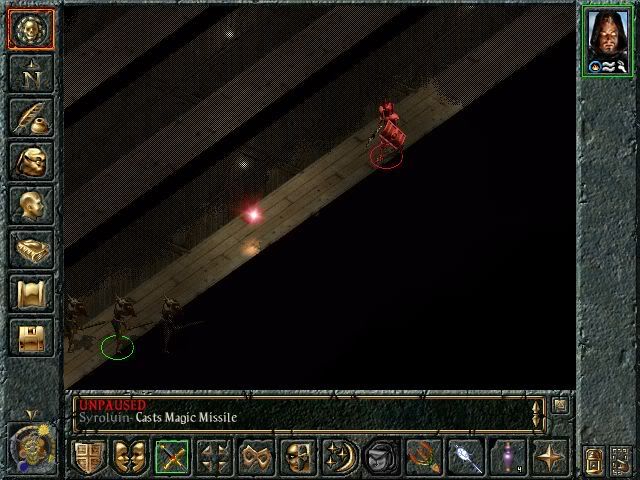The width and height of the screenshot is (640, 480).
Task: Open the area map with the compass N button
Action: point(30,72)
